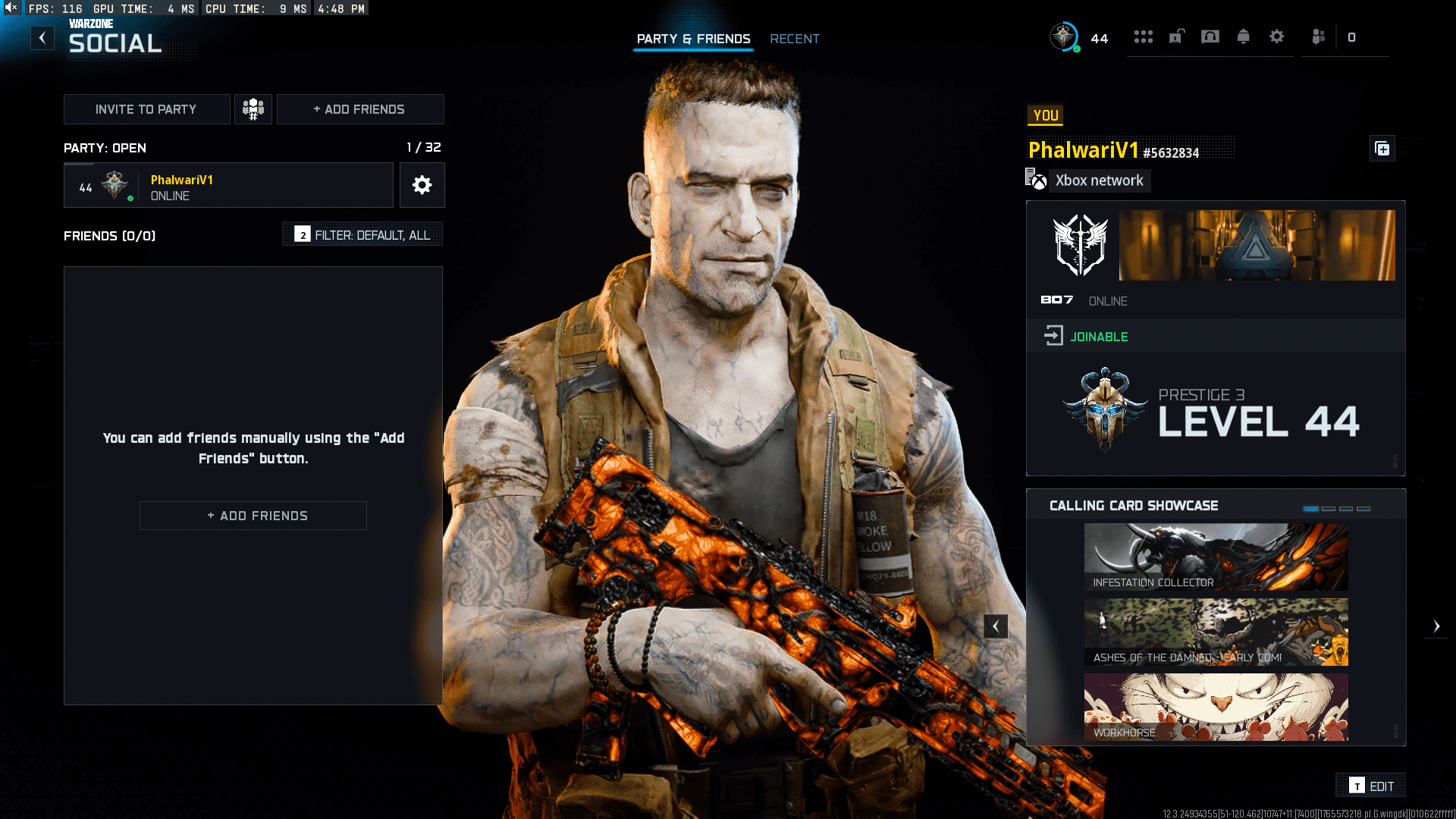Open the WORKHORSE calling card thumbnail

[1215, 707]
